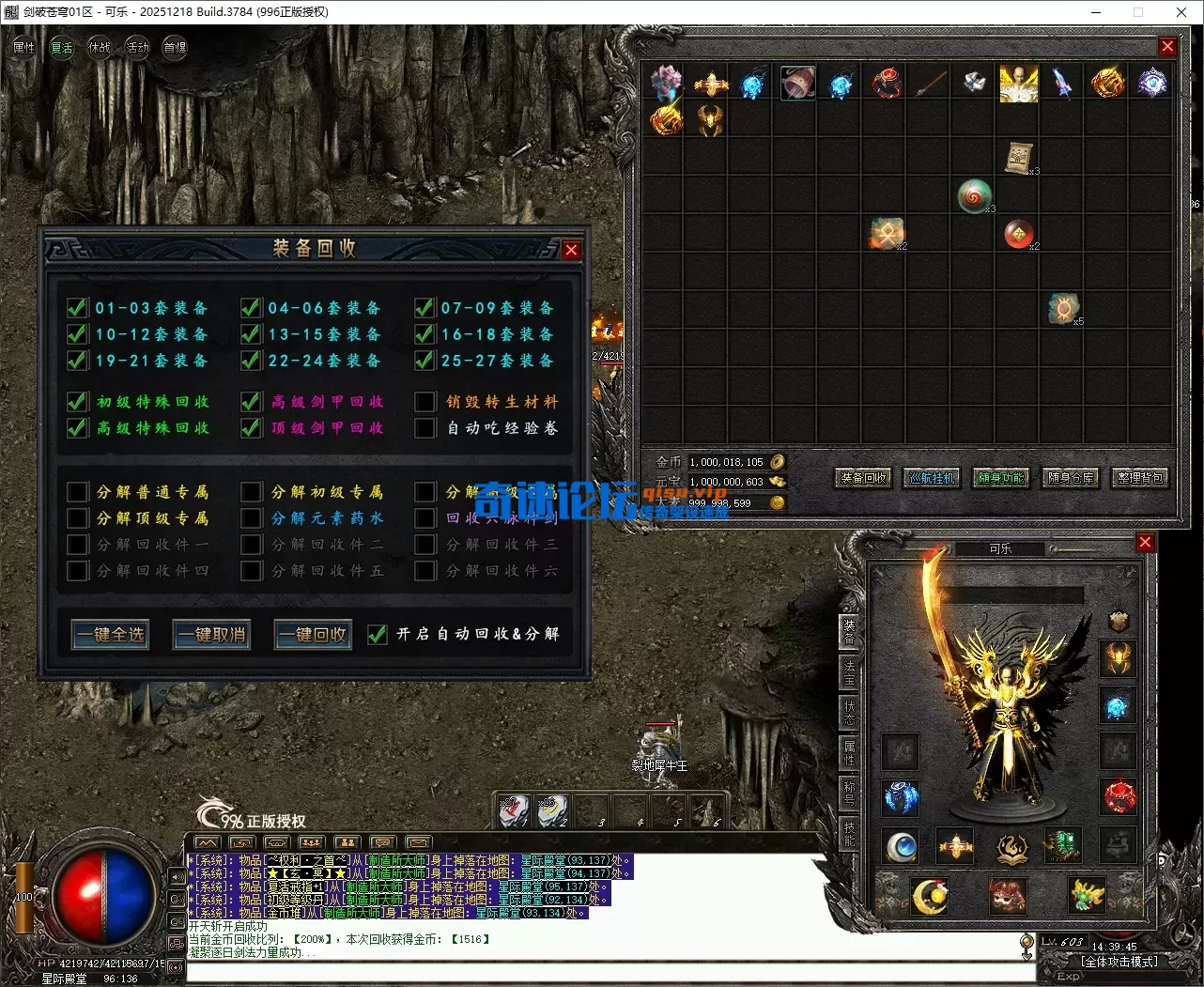Tick the 自动吃经验卷 checkbox
The width and height of the screenshot is (1204, 987).
(x=425, y=428)
